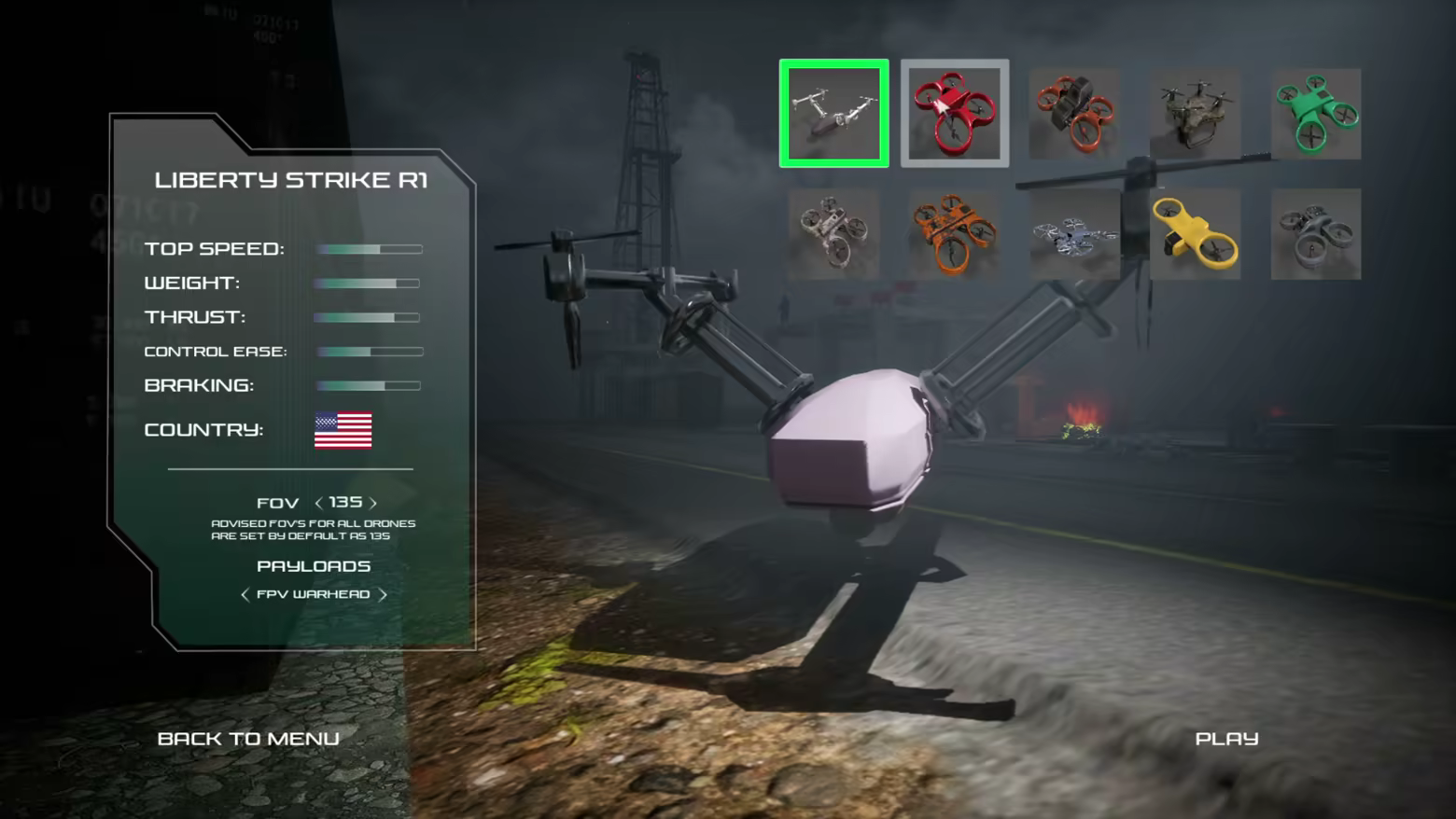Select the orange drone in the bottom row
Viewport: 1456px width, 819px height.
(x=954, y=233)
